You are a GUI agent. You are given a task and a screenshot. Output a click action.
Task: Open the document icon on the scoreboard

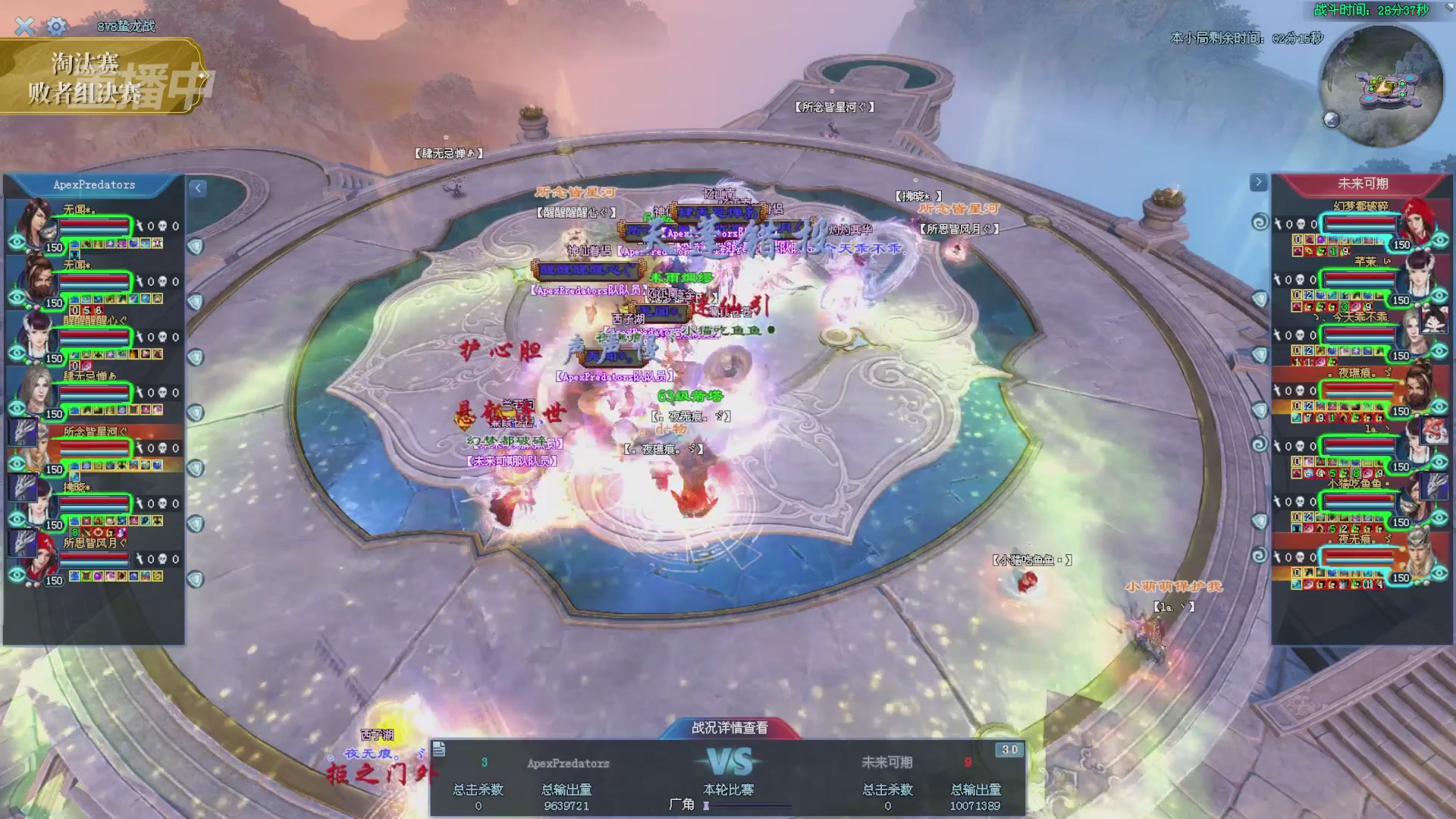[x=439, y=750]
